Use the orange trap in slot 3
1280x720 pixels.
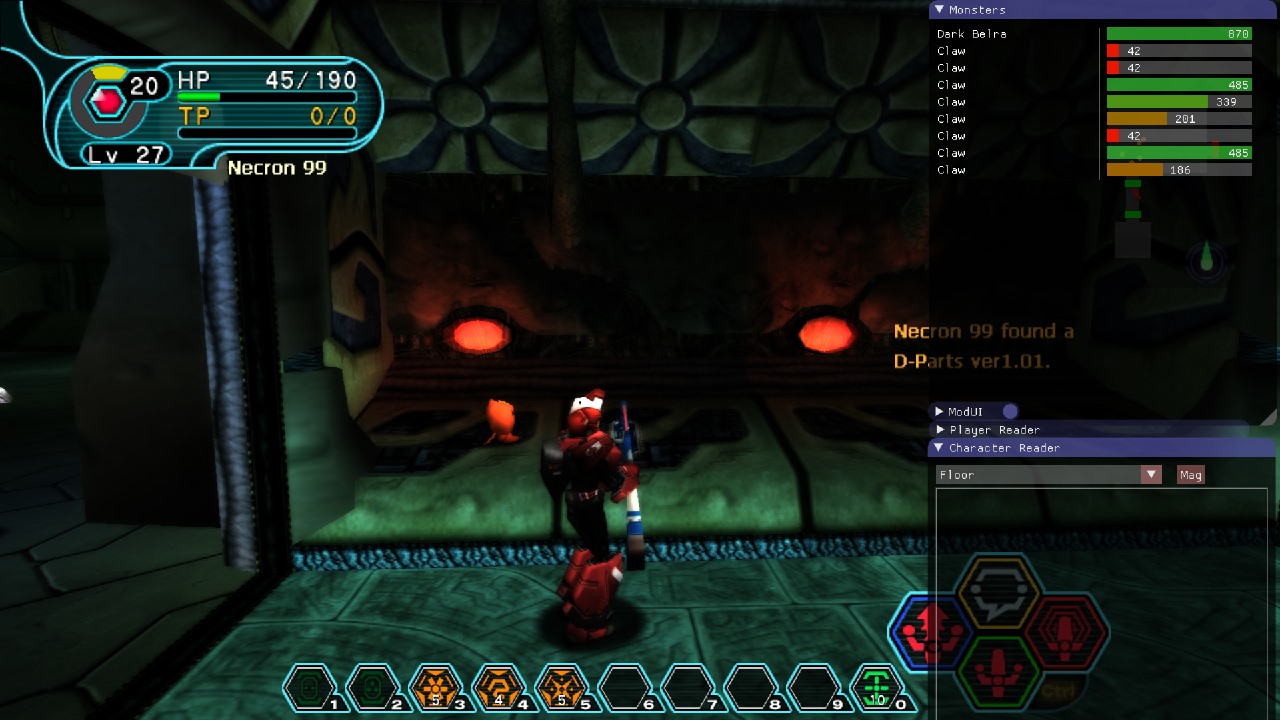click(x=435, y=688)
